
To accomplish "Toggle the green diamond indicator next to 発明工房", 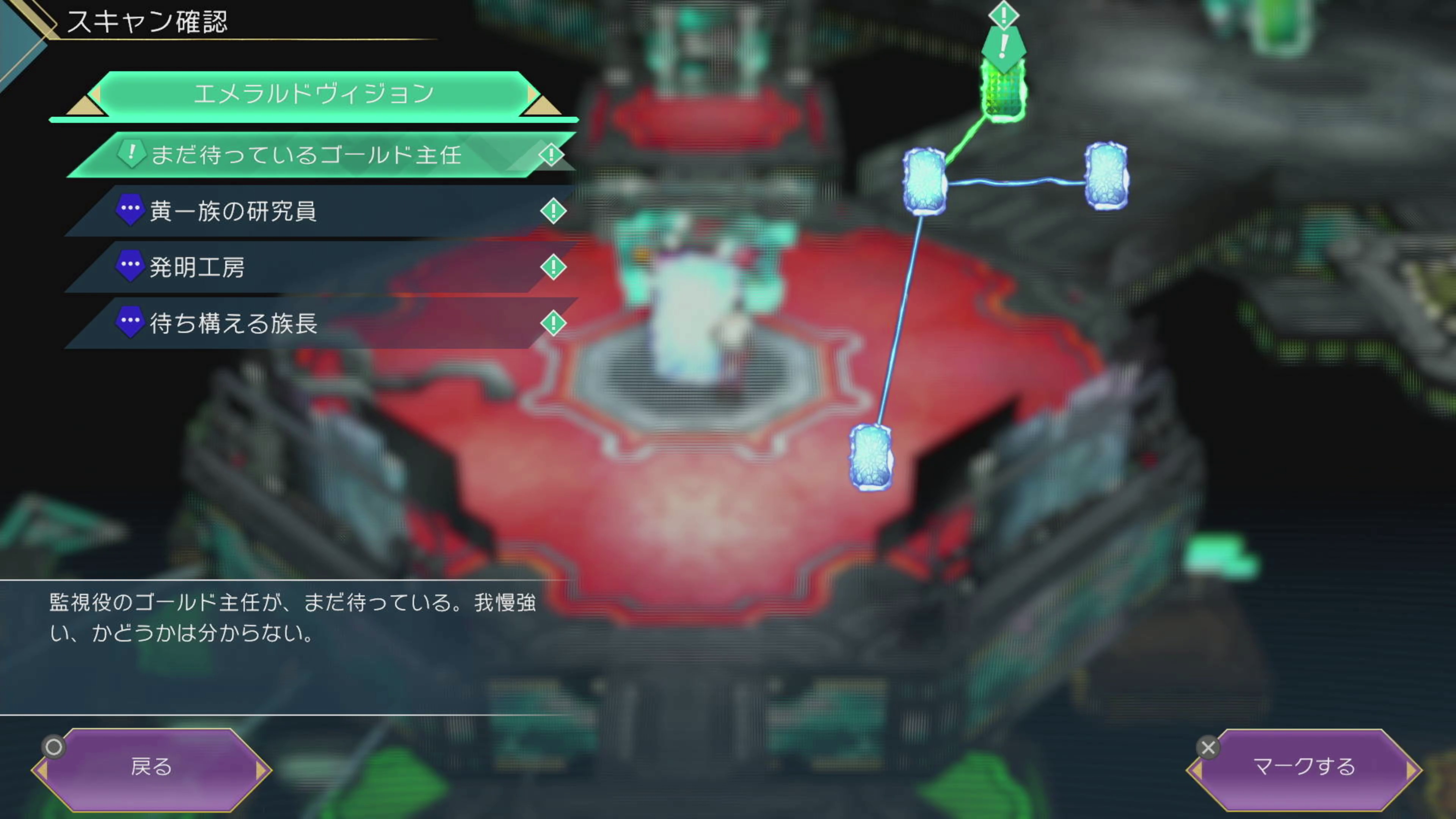I will pyautogui.click(x=553, y=267).
